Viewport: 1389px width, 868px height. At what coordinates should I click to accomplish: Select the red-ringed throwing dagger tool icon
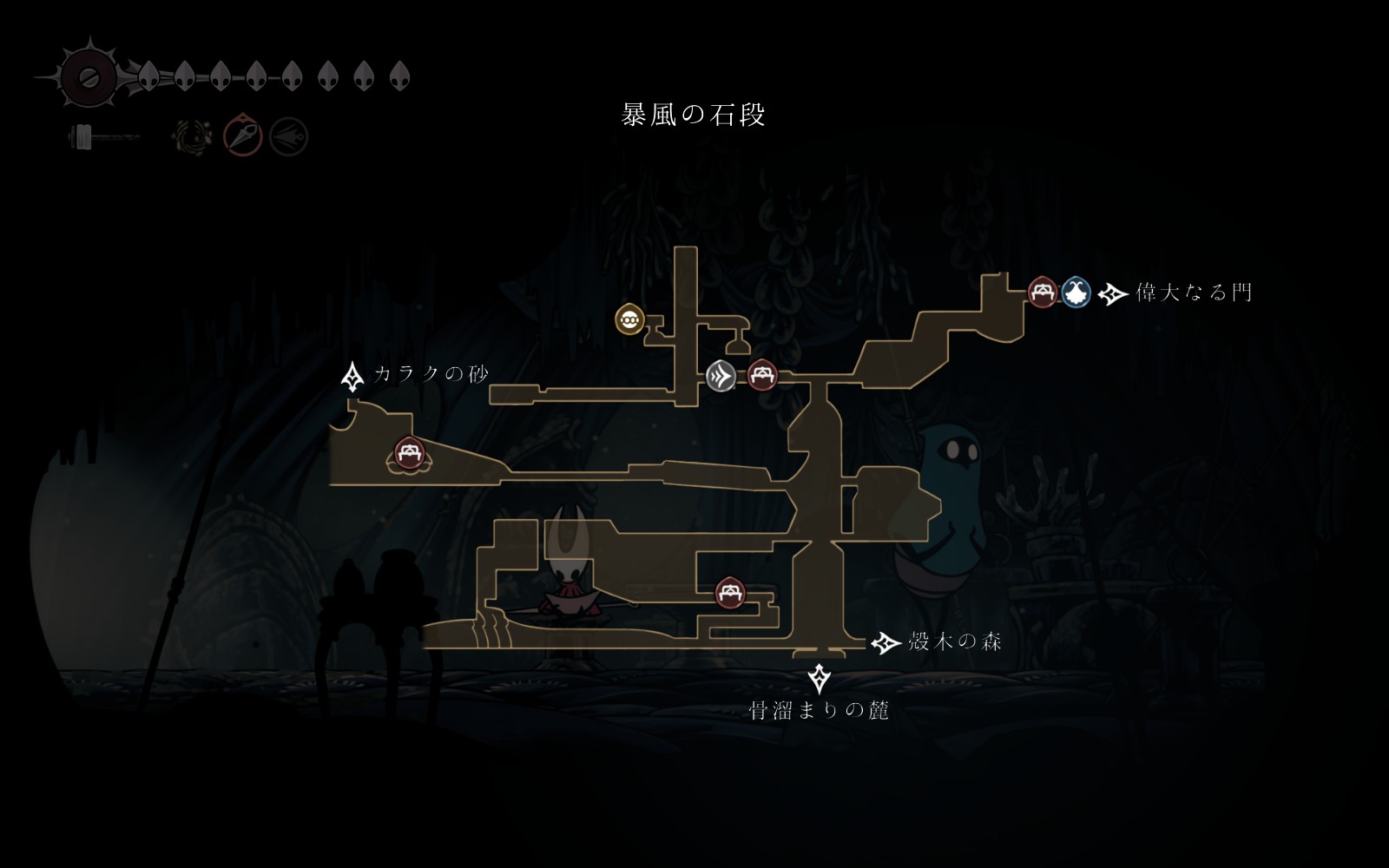coord(243,136)
